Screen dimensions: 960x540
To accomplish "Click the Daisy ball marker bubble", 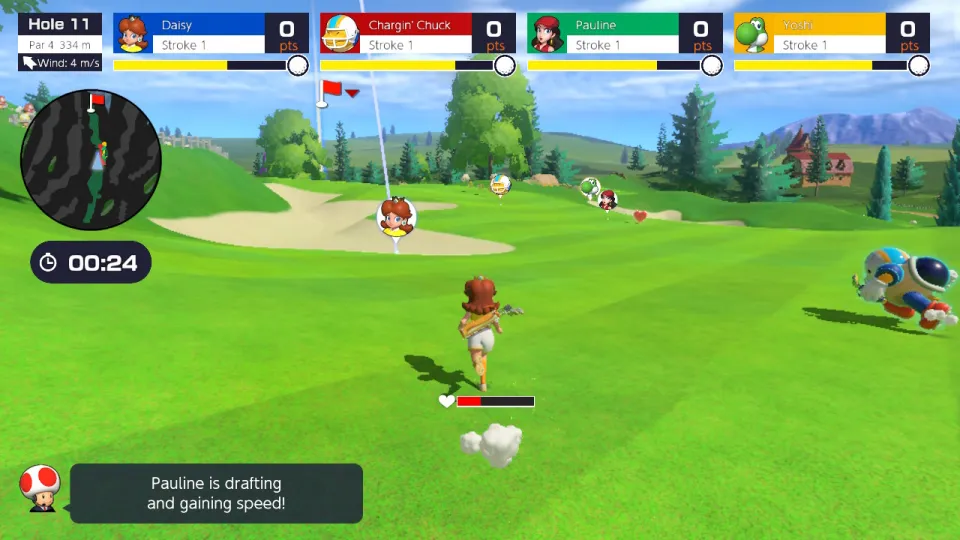I will coord(396,217).
